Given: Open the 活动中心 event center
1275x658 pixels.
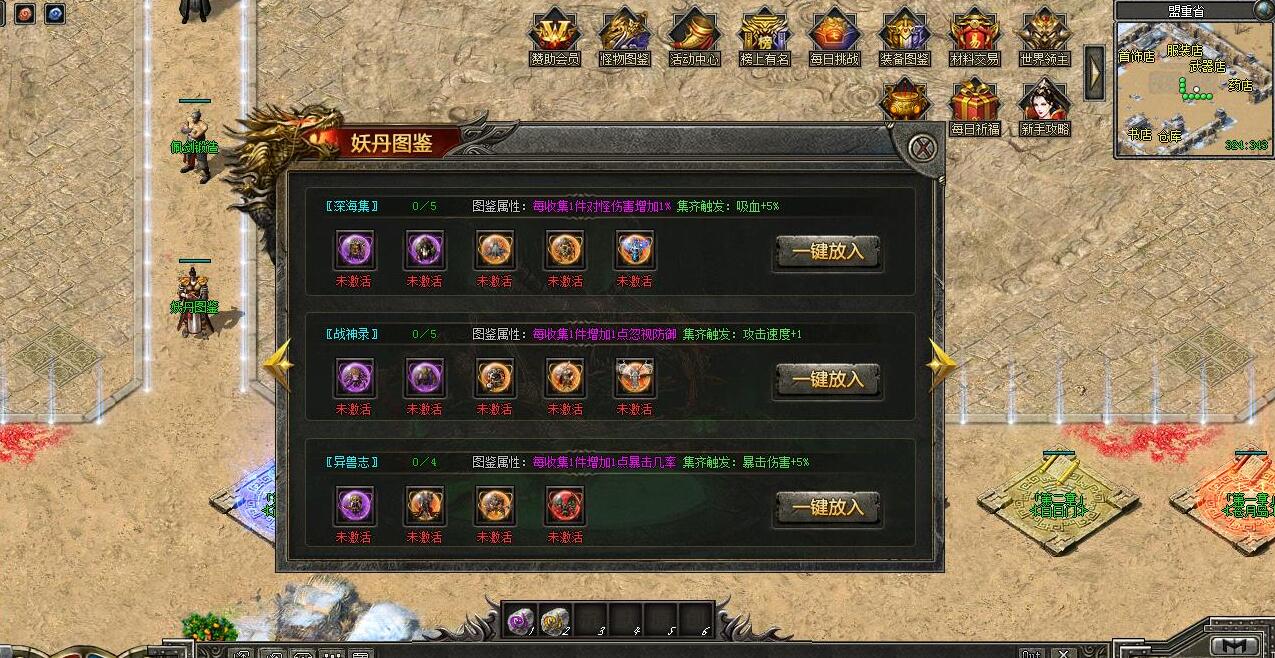Looking at the screenshot, I should coord(695,36).
